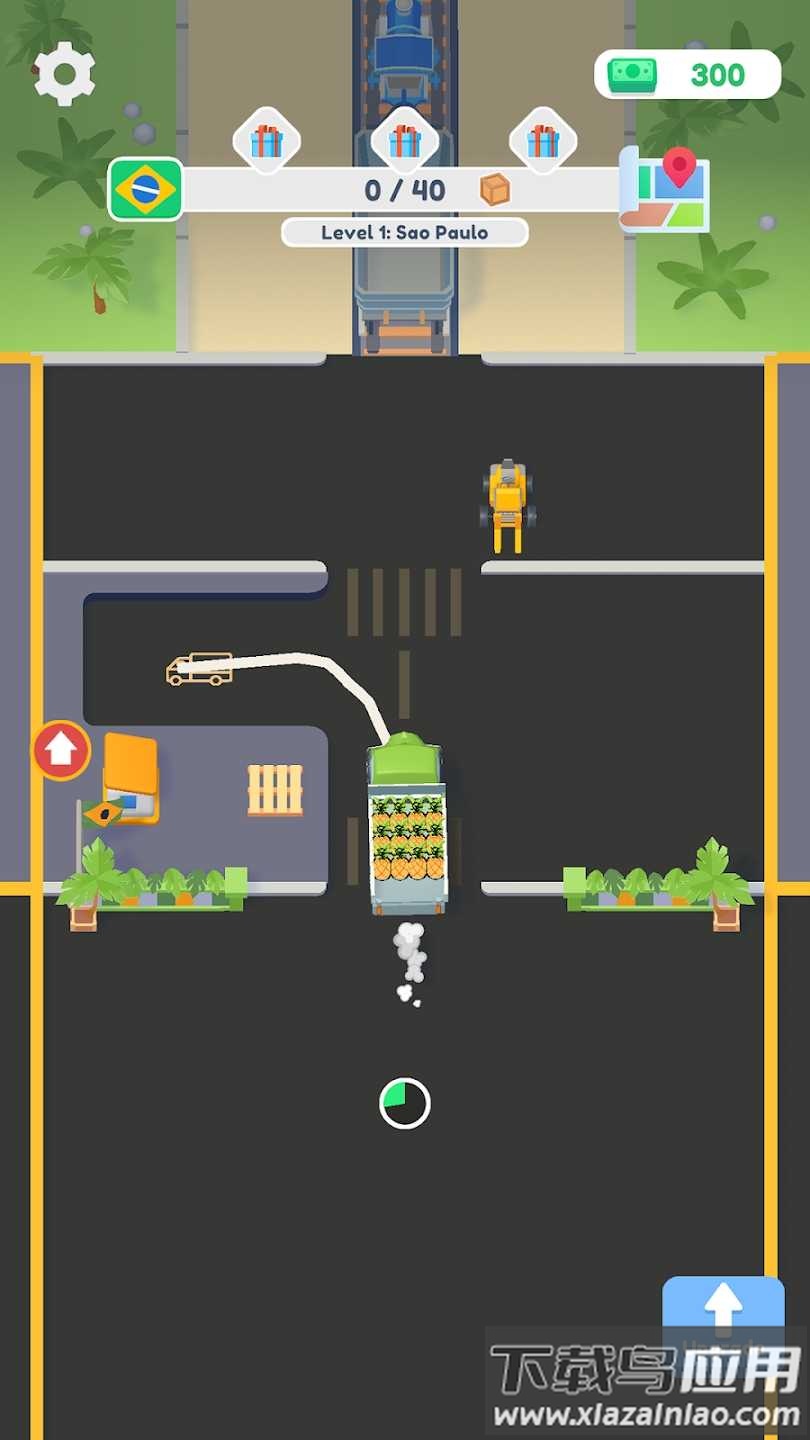Select the Brazil flag icon
The image size is (810, 1440).
point(146,189)
